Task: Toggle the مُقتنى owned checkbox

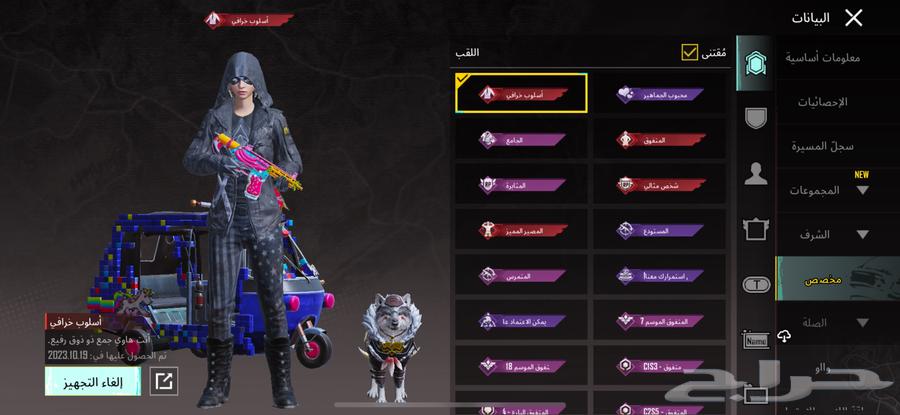Action: pos(689,51)
